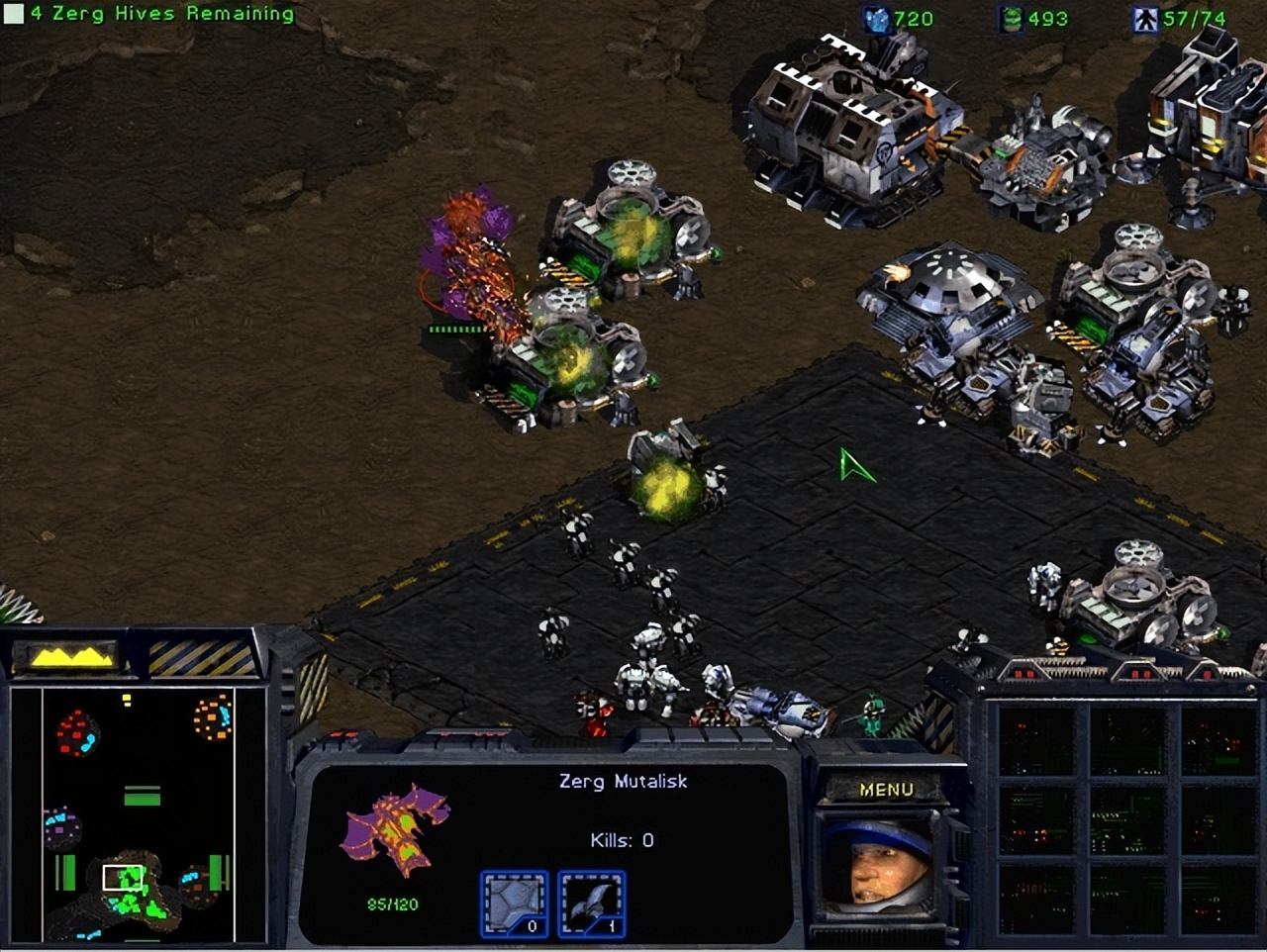This screenshot has width=1267, height=952.
Task: Click the mineral counter icon in the top bar
Action: point(875,16)
